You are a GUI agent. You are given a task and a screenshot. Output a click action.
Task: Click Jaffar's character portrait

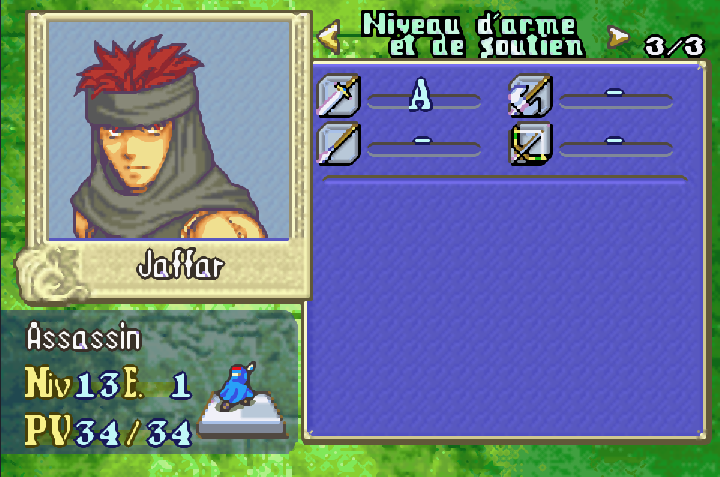tap(169, 130)
